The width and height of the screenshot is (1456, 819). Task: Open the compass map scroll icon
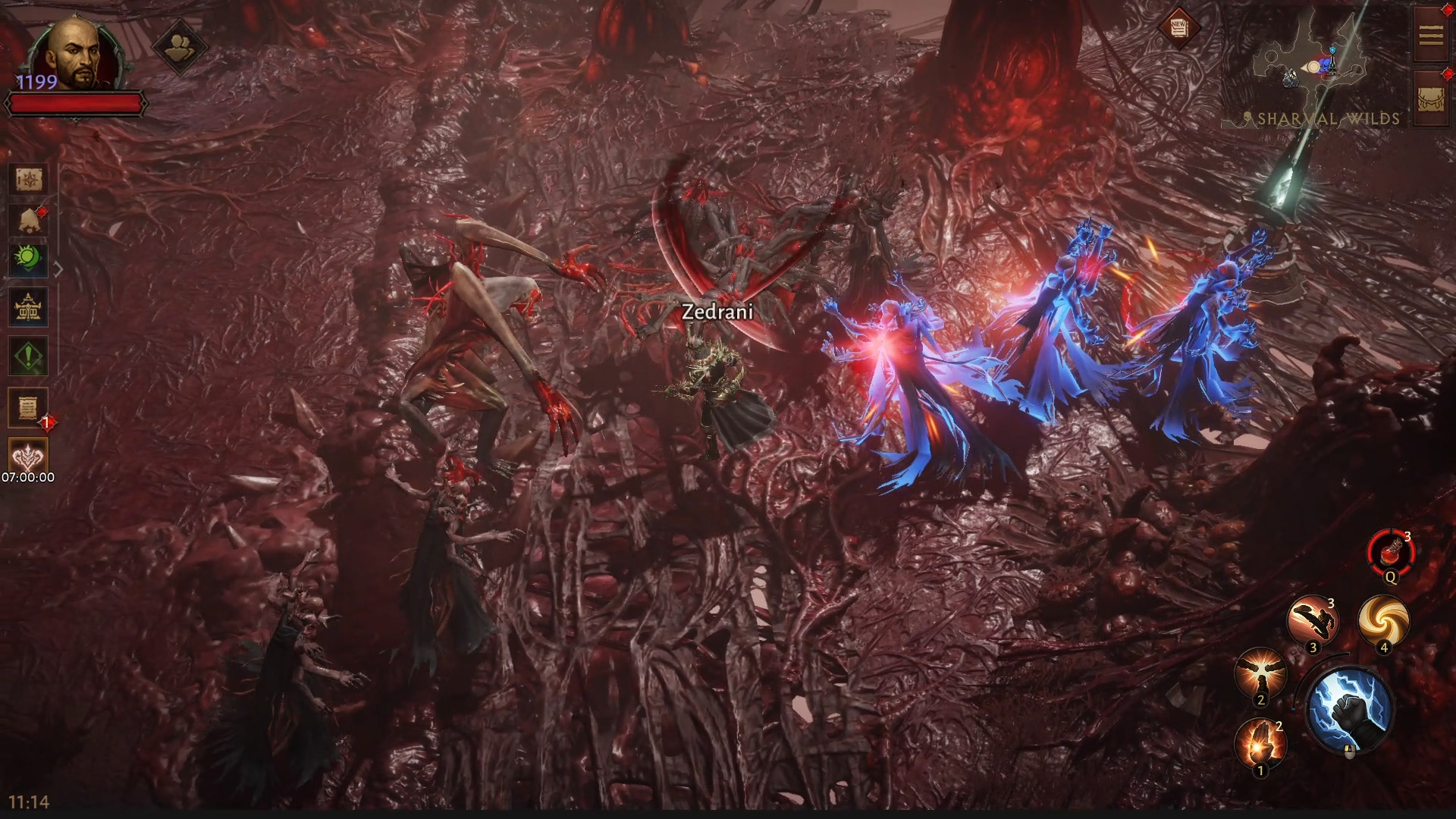coord(29,180)
